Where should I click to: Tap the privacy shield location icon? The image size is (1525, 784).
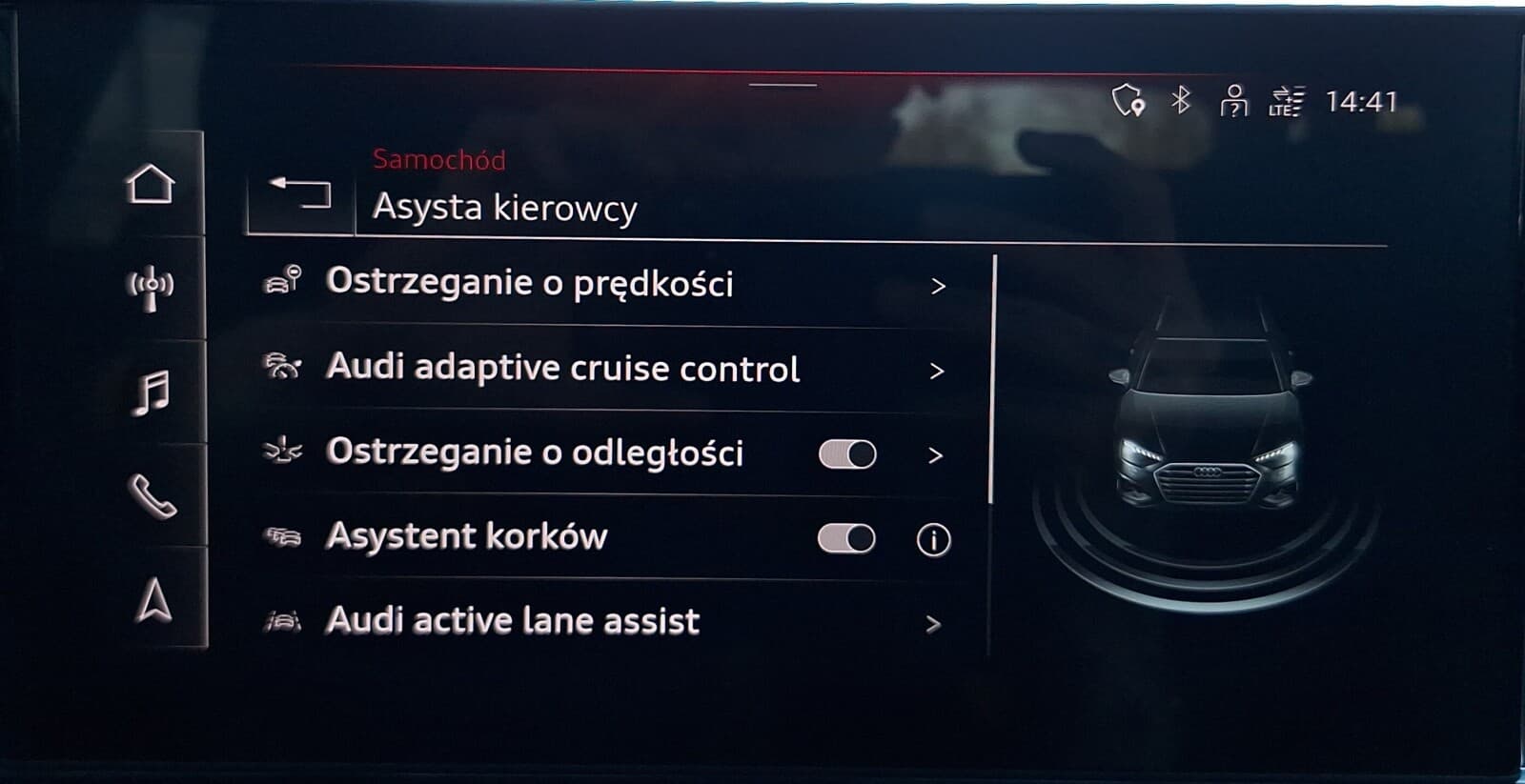pyautogui.click(x=1128, y=100)
